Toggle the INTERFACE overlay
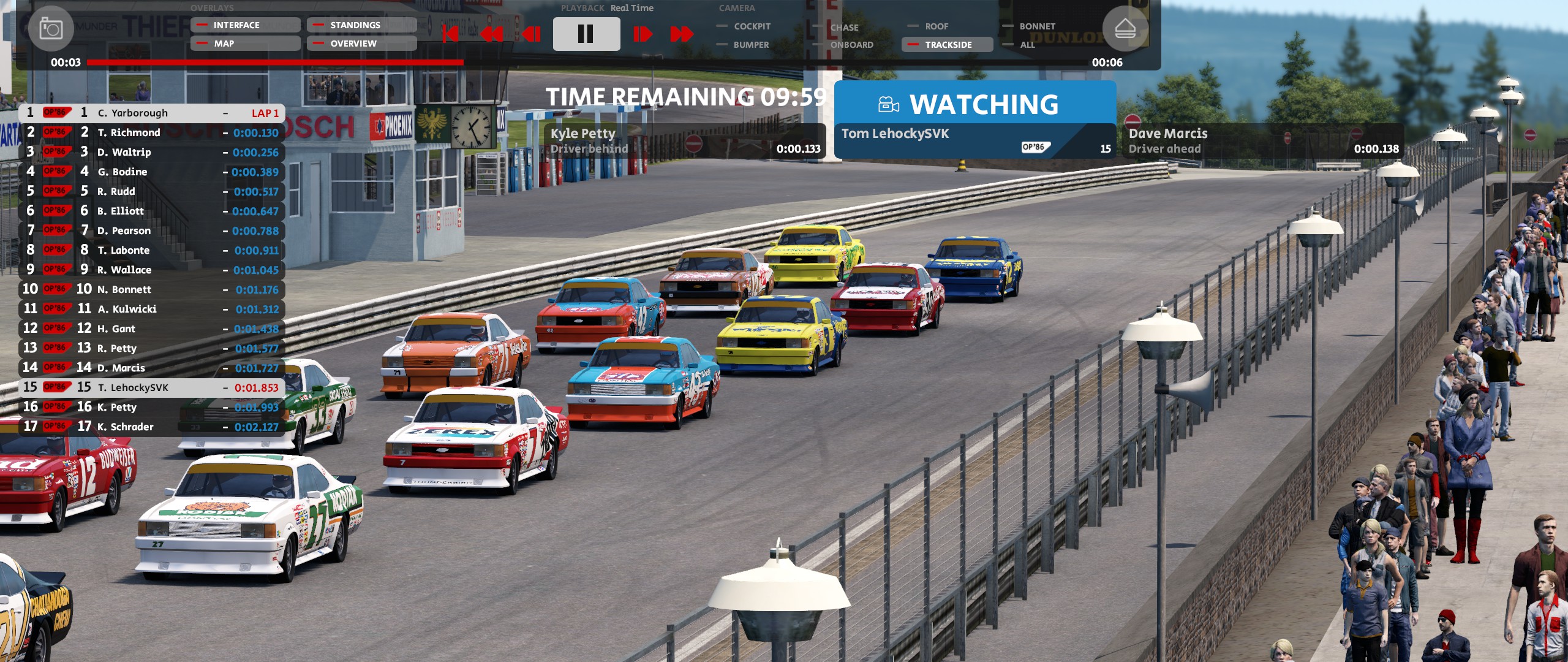 tap(245, 25)
